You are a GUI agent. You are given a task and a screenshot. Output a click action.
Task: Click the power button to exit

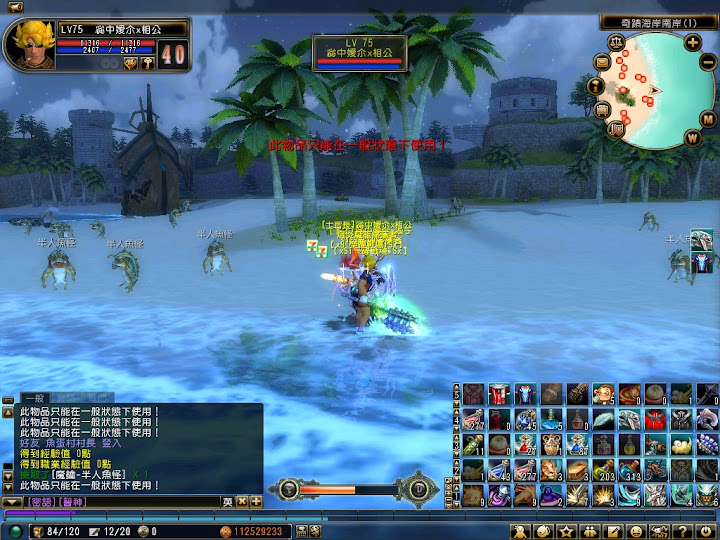pos(703,530)
